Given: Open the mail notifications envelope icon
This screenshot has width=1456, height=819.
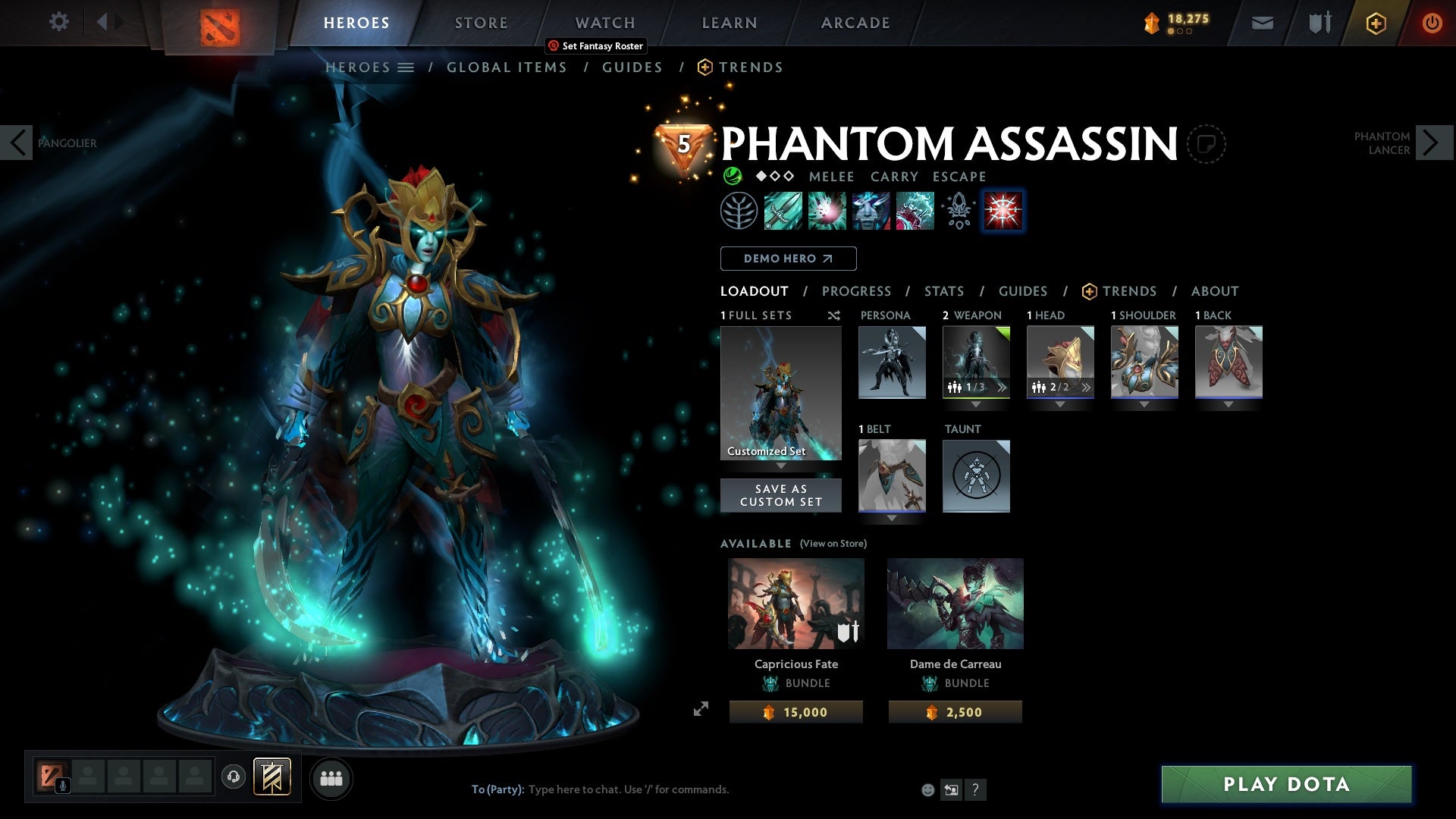Looking at the screenshot, I should [1263, 23].
